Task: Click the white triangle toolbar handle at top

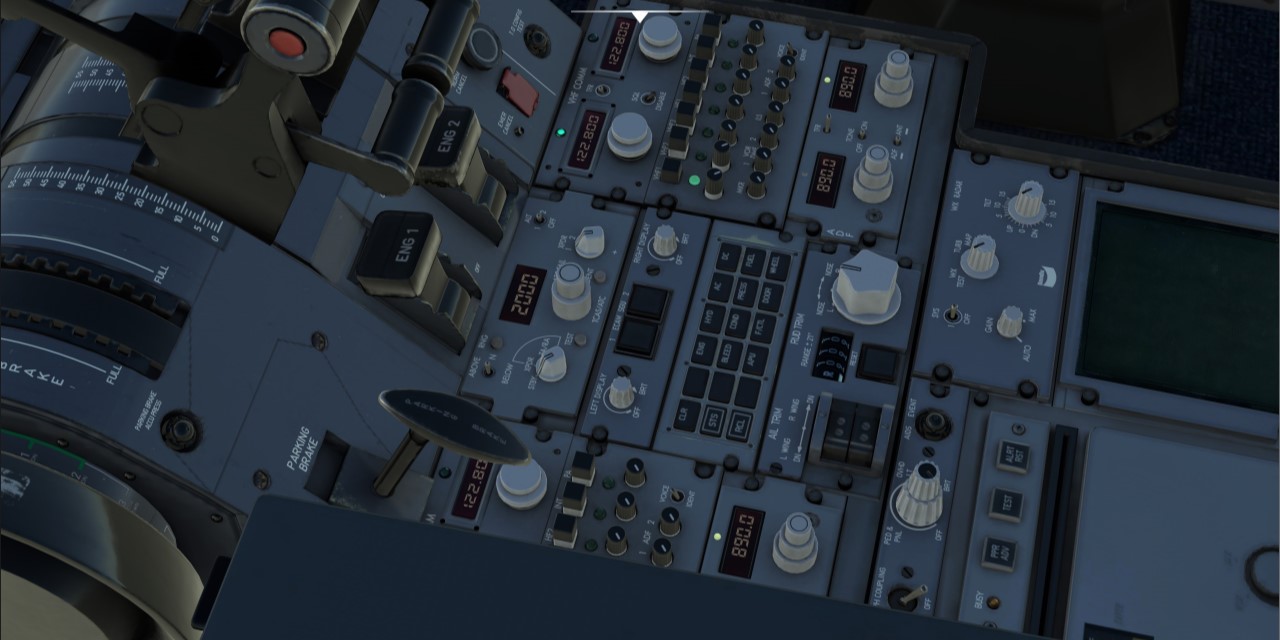Action: (x=639, y=15)
